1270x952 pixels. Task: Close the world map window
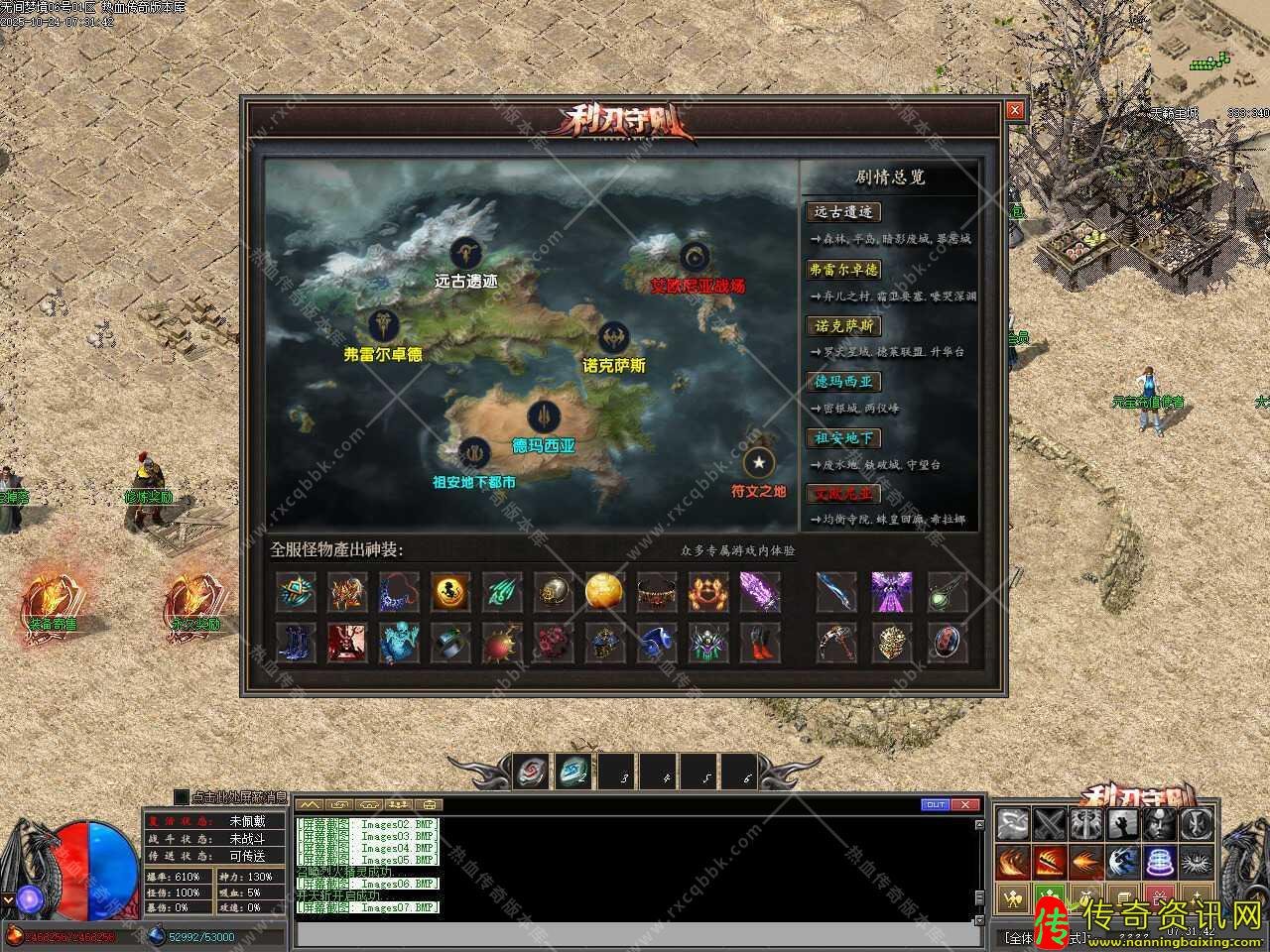[1014, 111]
